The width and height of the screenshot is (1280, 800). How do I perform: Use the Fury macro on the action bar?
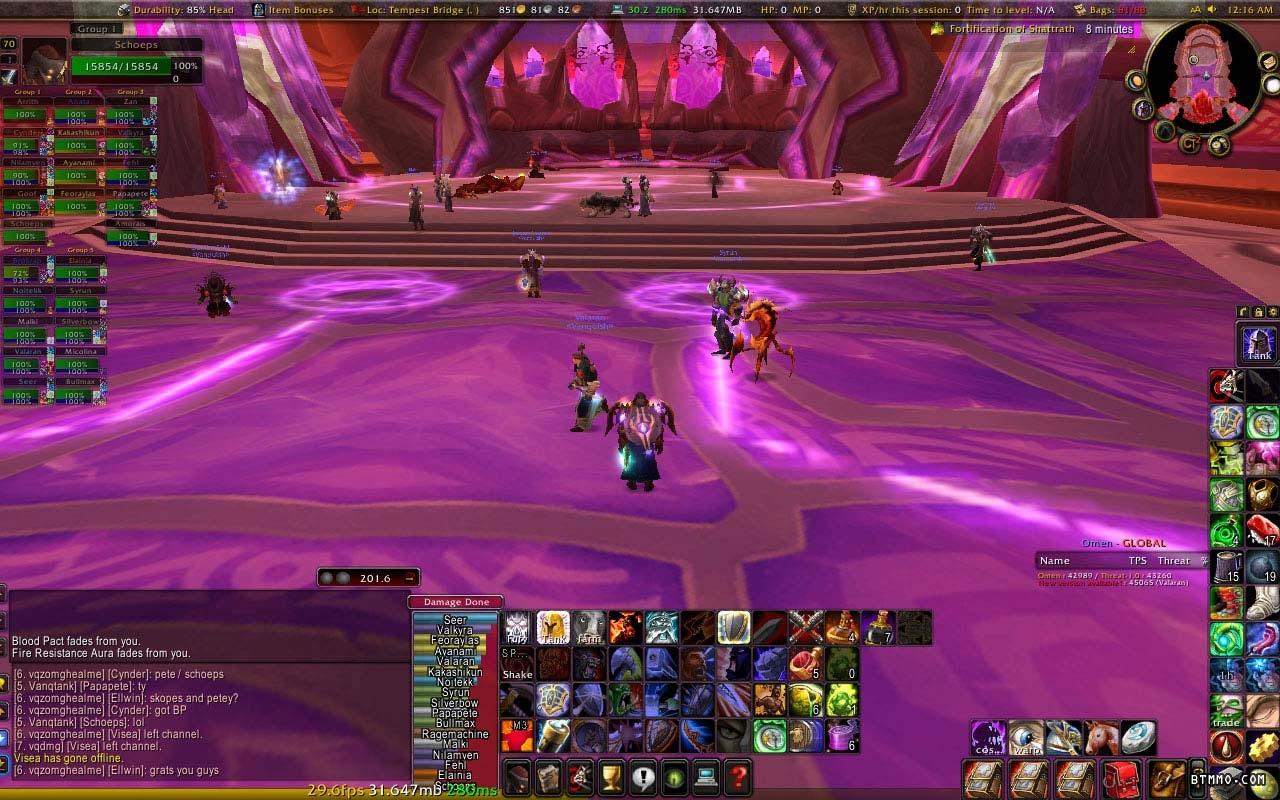517,628
